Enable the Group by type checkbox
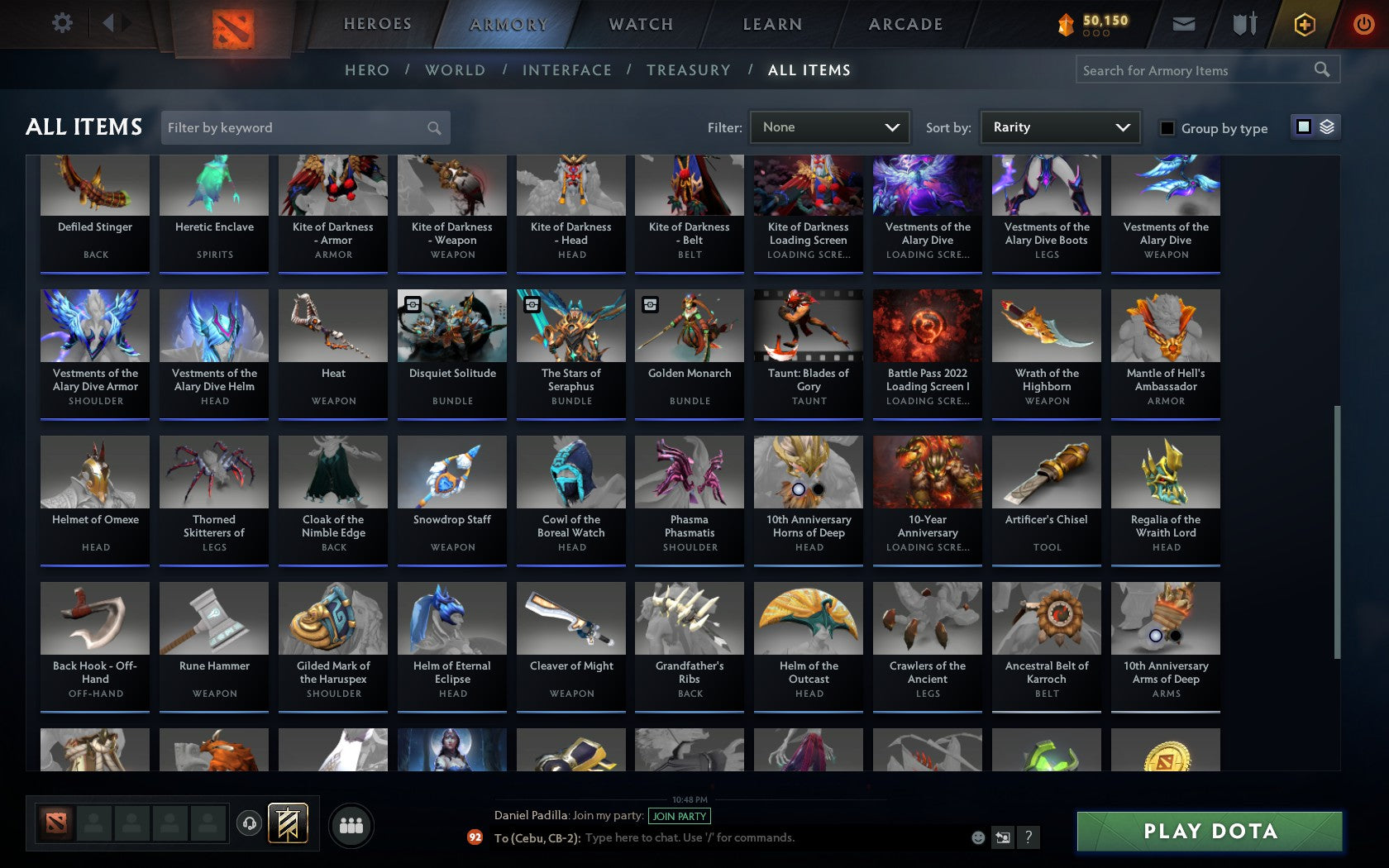This screenshot has width=1389, height=868. click(1166, 128)
